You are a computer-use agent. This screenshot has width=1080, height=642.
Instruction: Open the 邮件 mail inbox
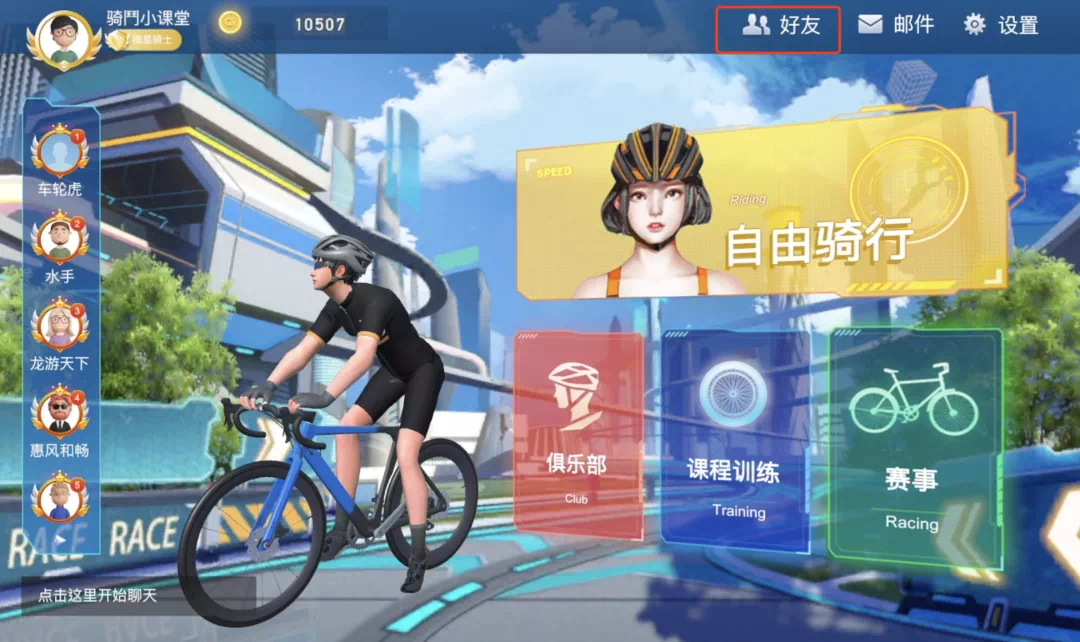click(x=895, y=25)
